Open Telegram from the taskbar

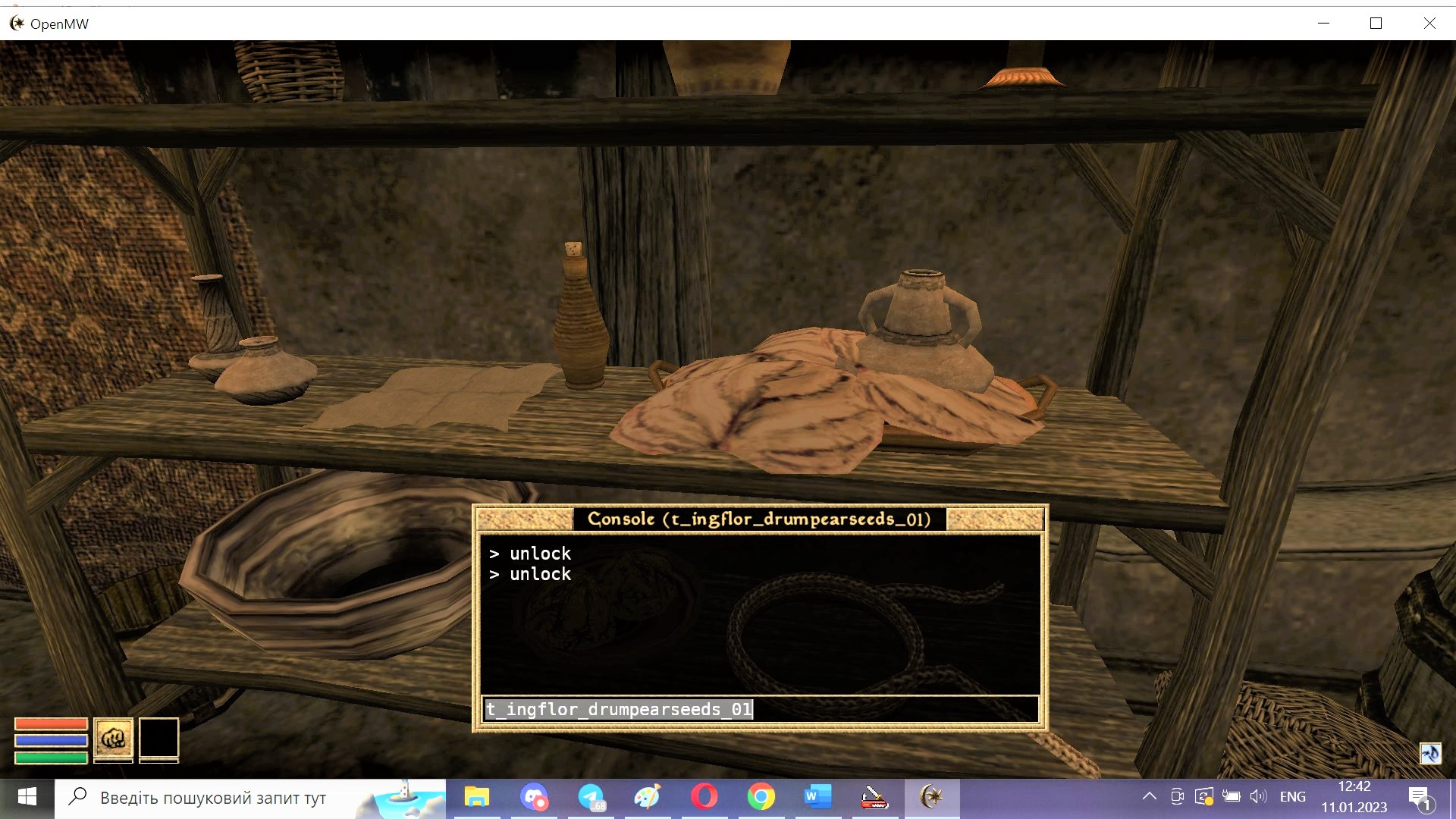coord(592,797)
